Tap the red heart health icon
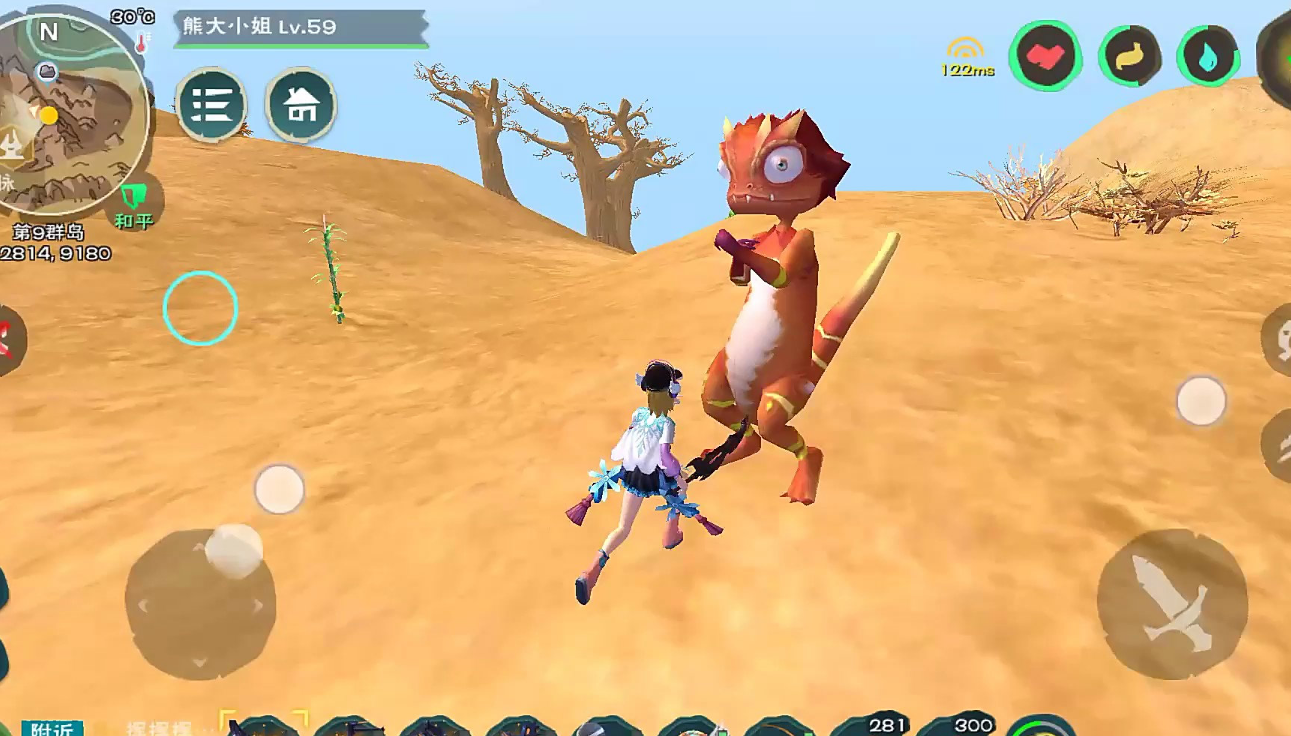Viewport: 1291px width, 736px height. (1045, 56)
